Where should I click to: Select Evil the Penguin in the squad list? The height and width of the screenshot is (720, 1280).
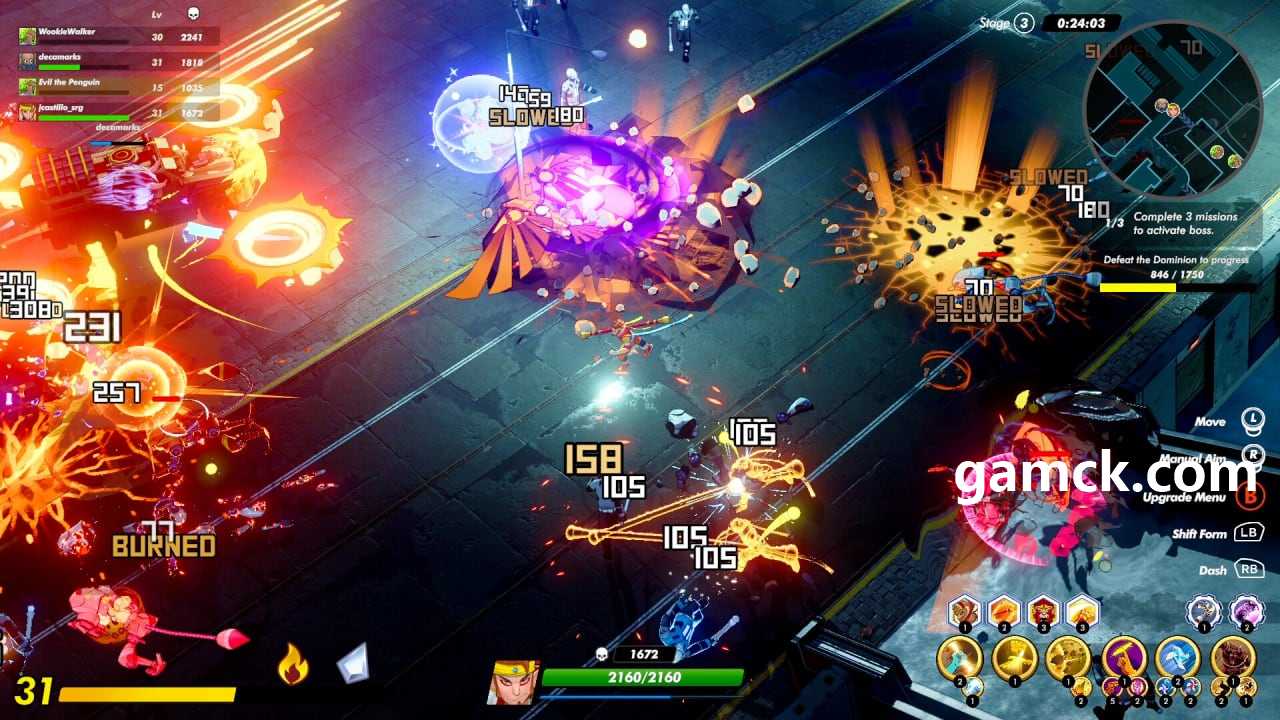(70, 85)
